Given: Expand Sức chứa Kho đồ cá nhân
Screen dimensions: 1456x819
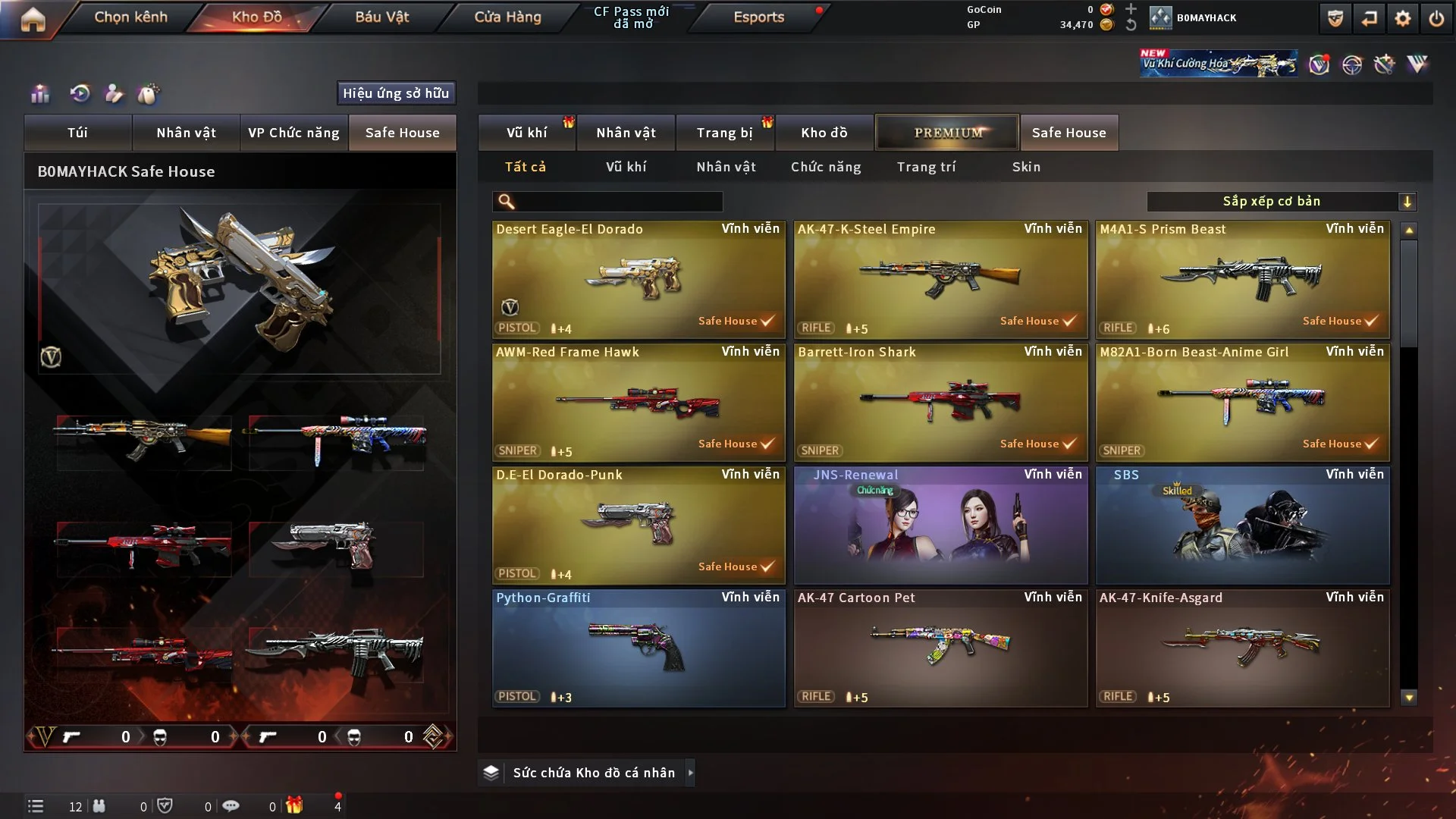Looking at the screenshot, I should click(x=593, y=773).
